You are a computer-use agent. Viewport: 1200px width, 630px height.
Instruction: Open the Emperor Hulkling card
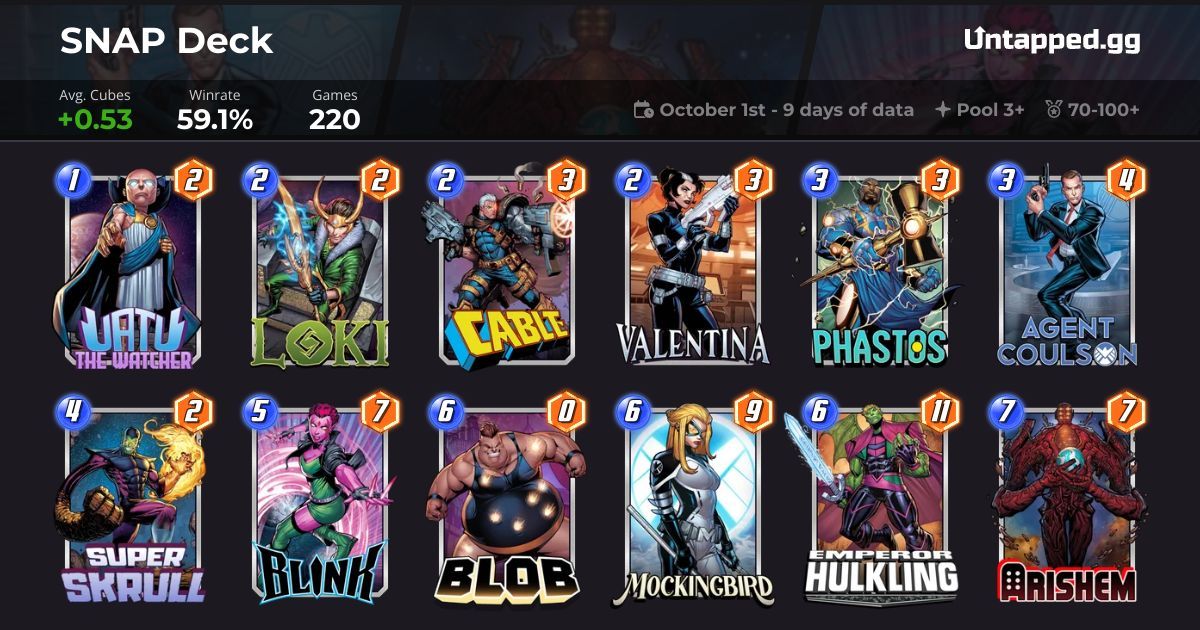[x=879, y=505]
